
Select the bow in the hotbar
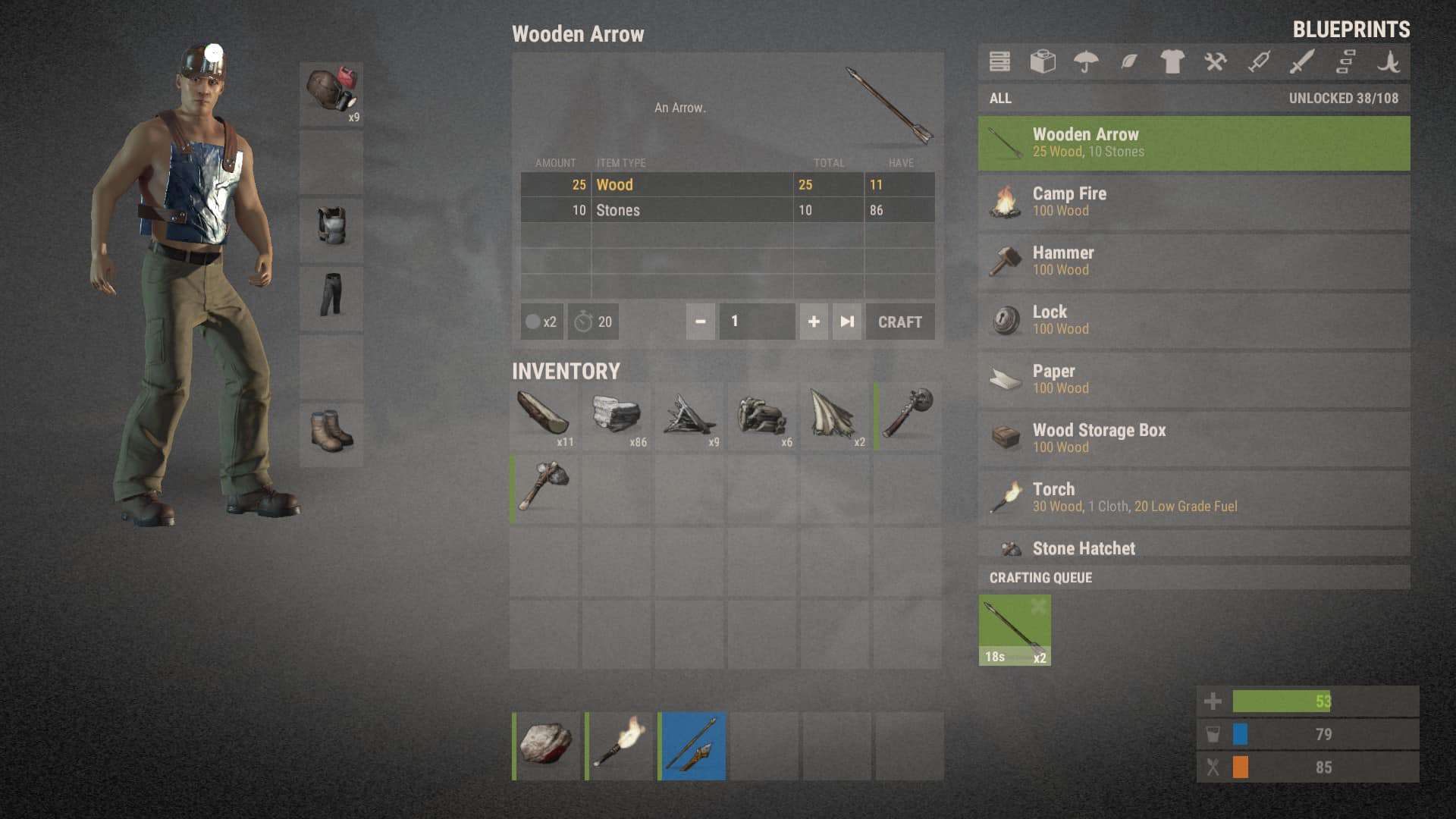692,745
